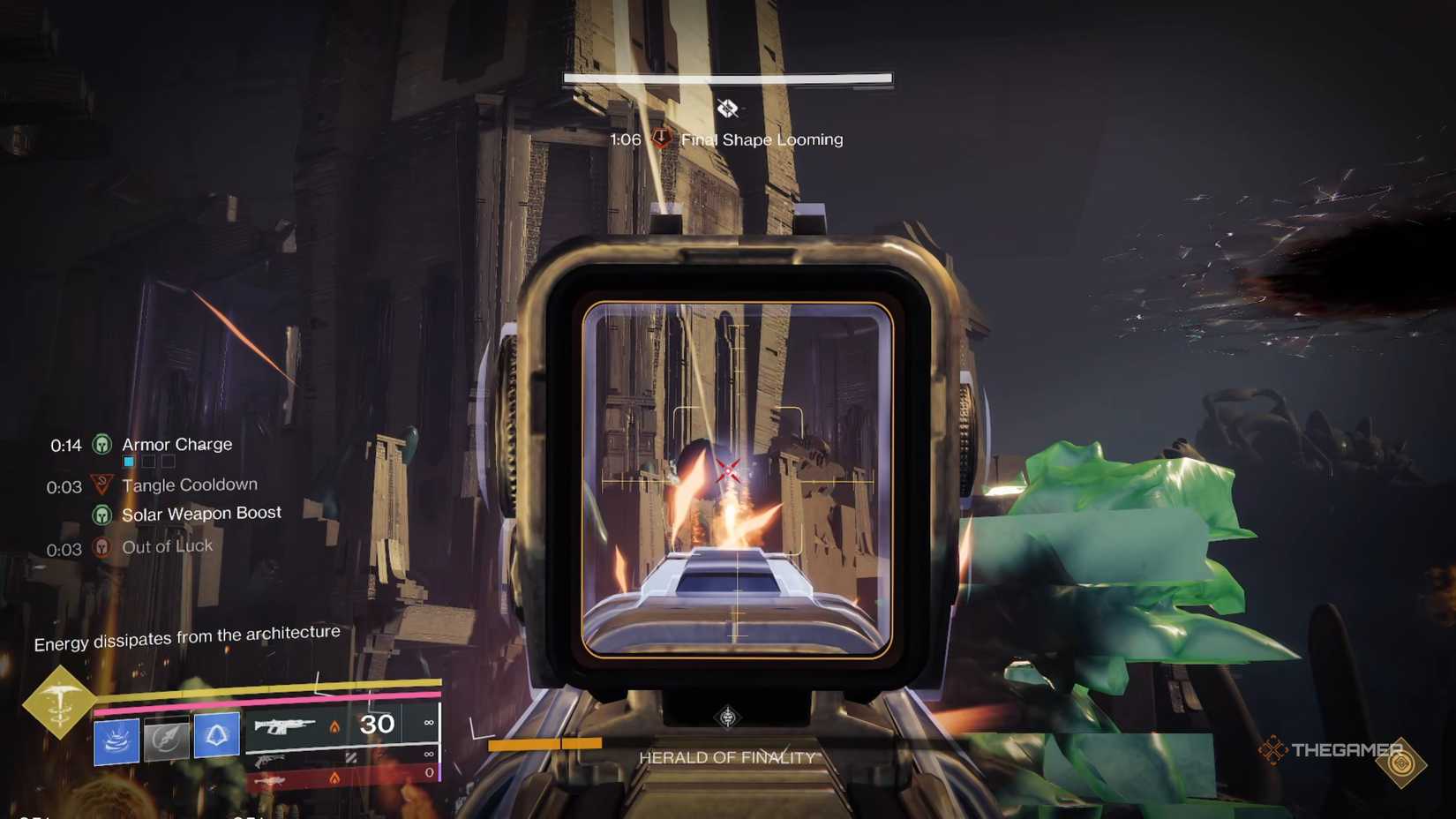Click the solar damage flame icon beside ammo

coord(336,726)
